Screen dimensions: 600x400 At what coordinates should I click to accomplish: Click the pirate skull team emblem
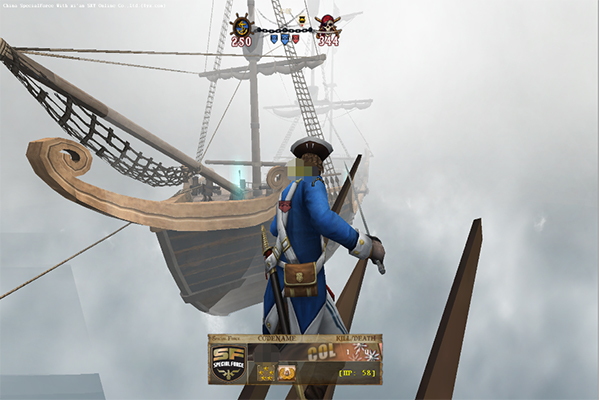pyautogui.click(x=327, y=24)
